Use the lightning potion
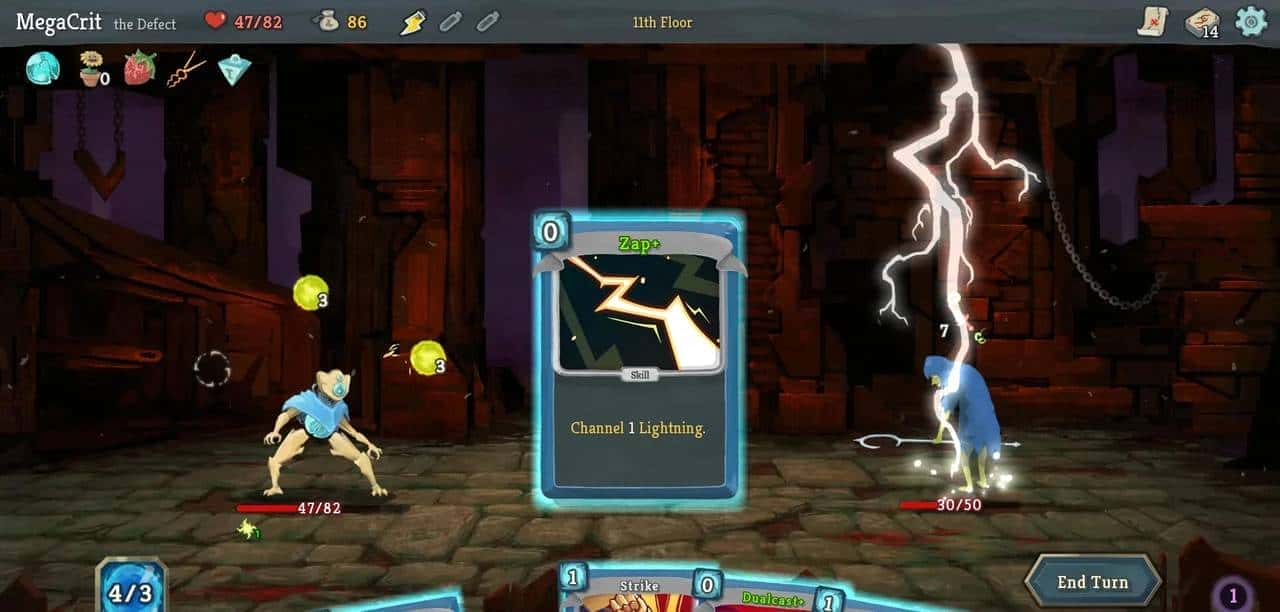The image size is (1280, 612). 413,22
